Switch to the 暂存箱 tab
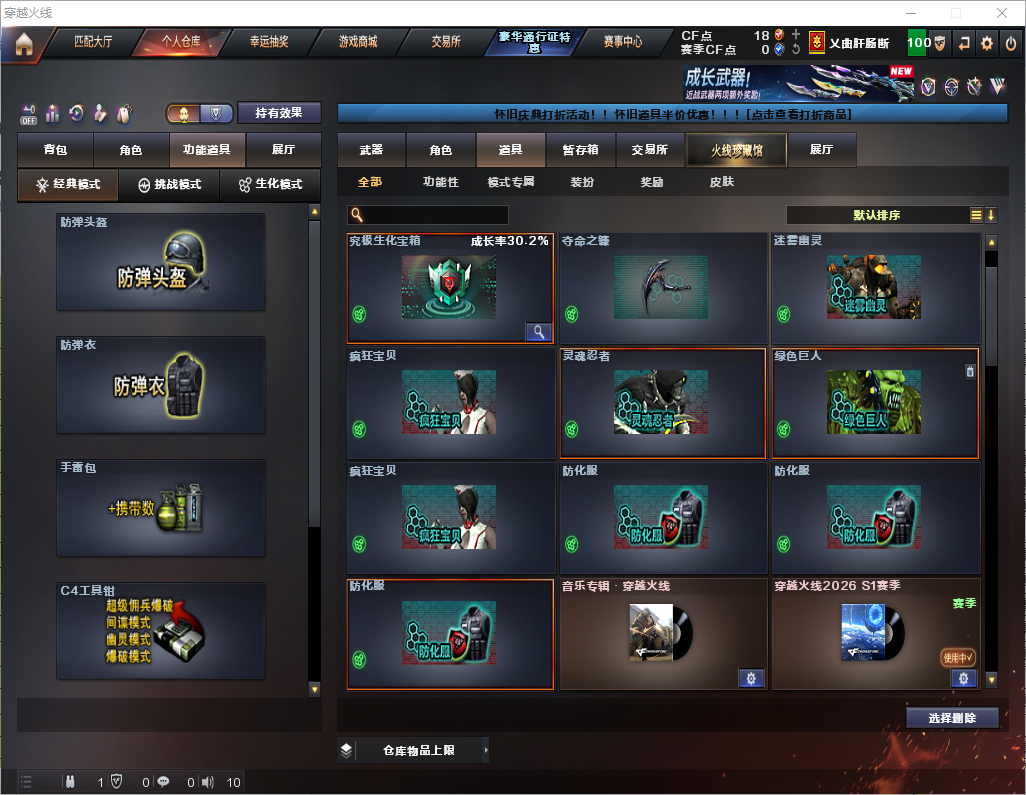 [x=580, y=150]
